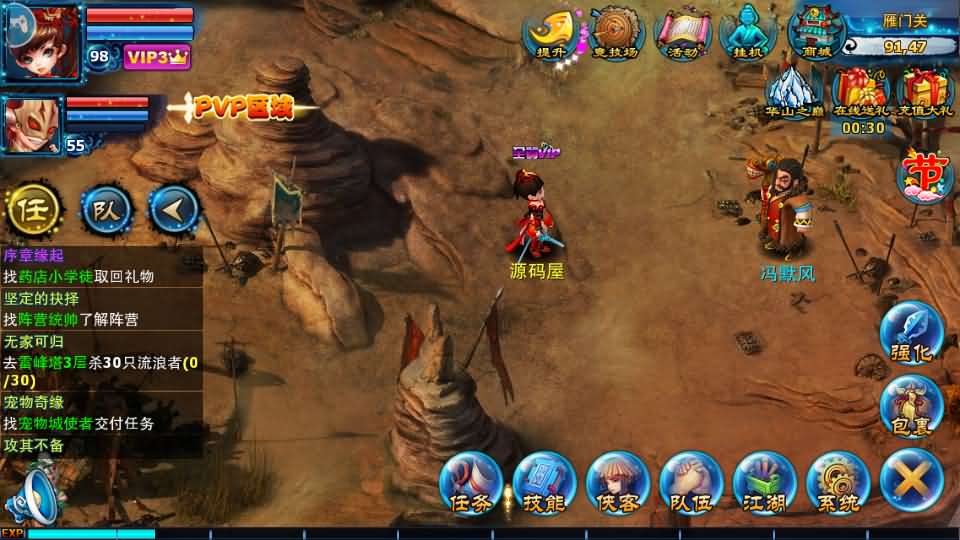The width and height of the screenshot is (960, 540).
Task: Open the 强化 enhancement menu
Action: (x=911, y=334)
